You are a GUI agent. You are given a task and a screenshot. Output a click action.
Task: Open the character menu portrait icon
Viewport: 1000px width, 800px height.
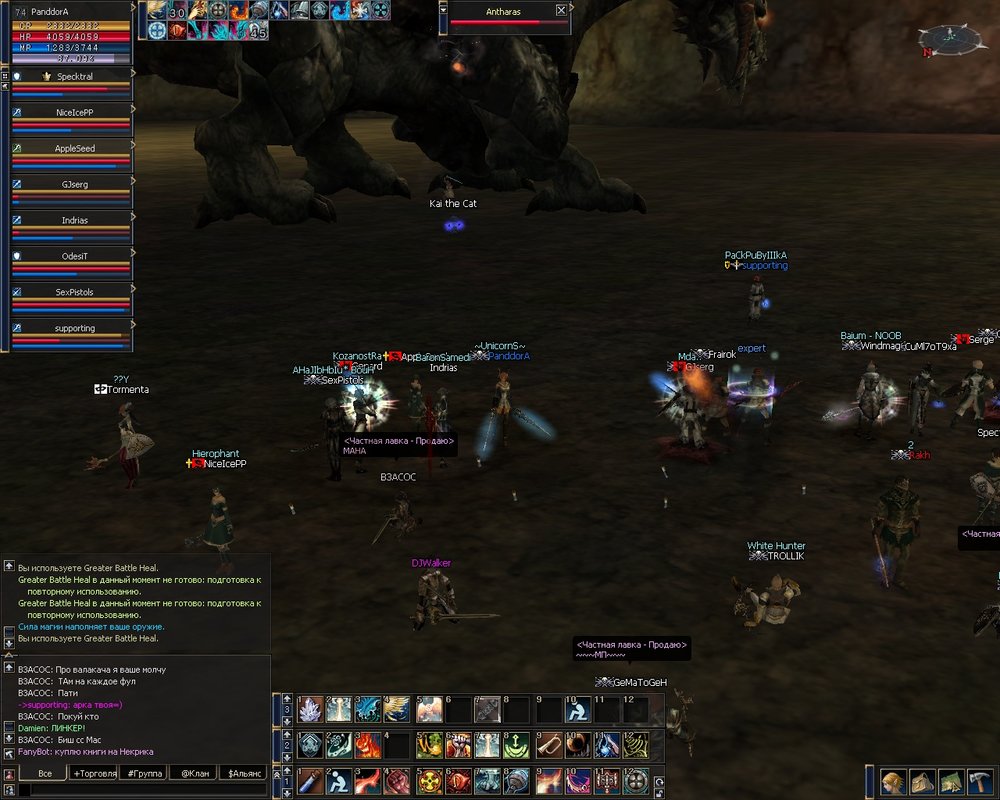(x=893, y=781)
